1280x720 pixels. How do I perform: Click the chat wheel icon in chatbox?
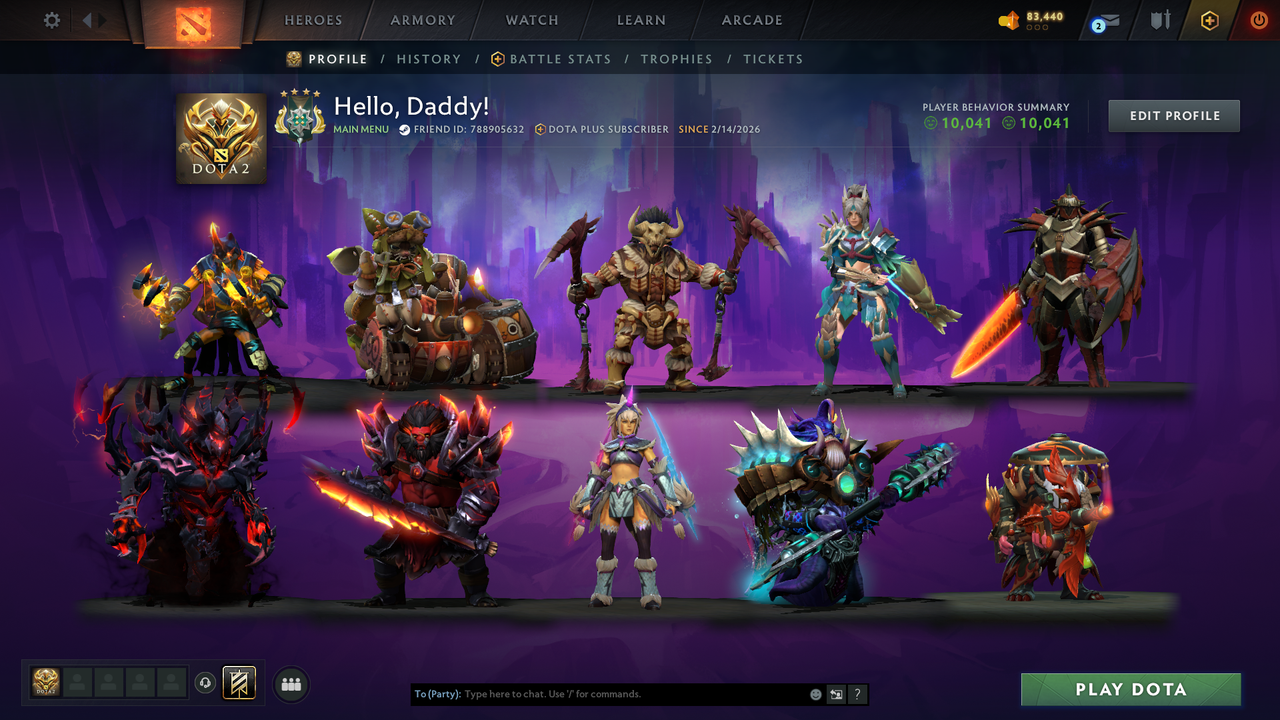click(836, 694)
